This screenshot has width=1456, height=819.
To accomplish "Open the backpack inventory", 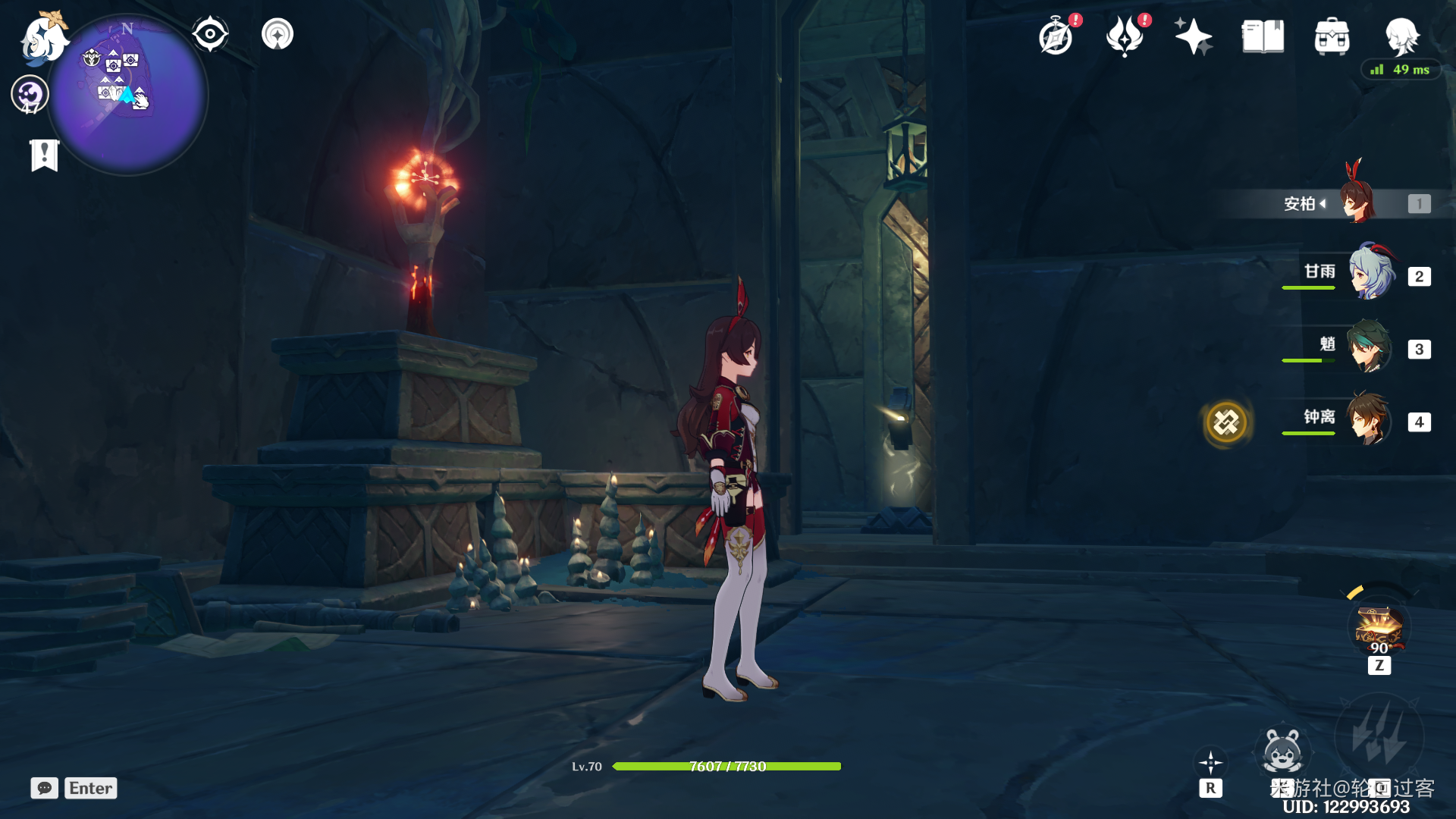I will (1332, 36).
